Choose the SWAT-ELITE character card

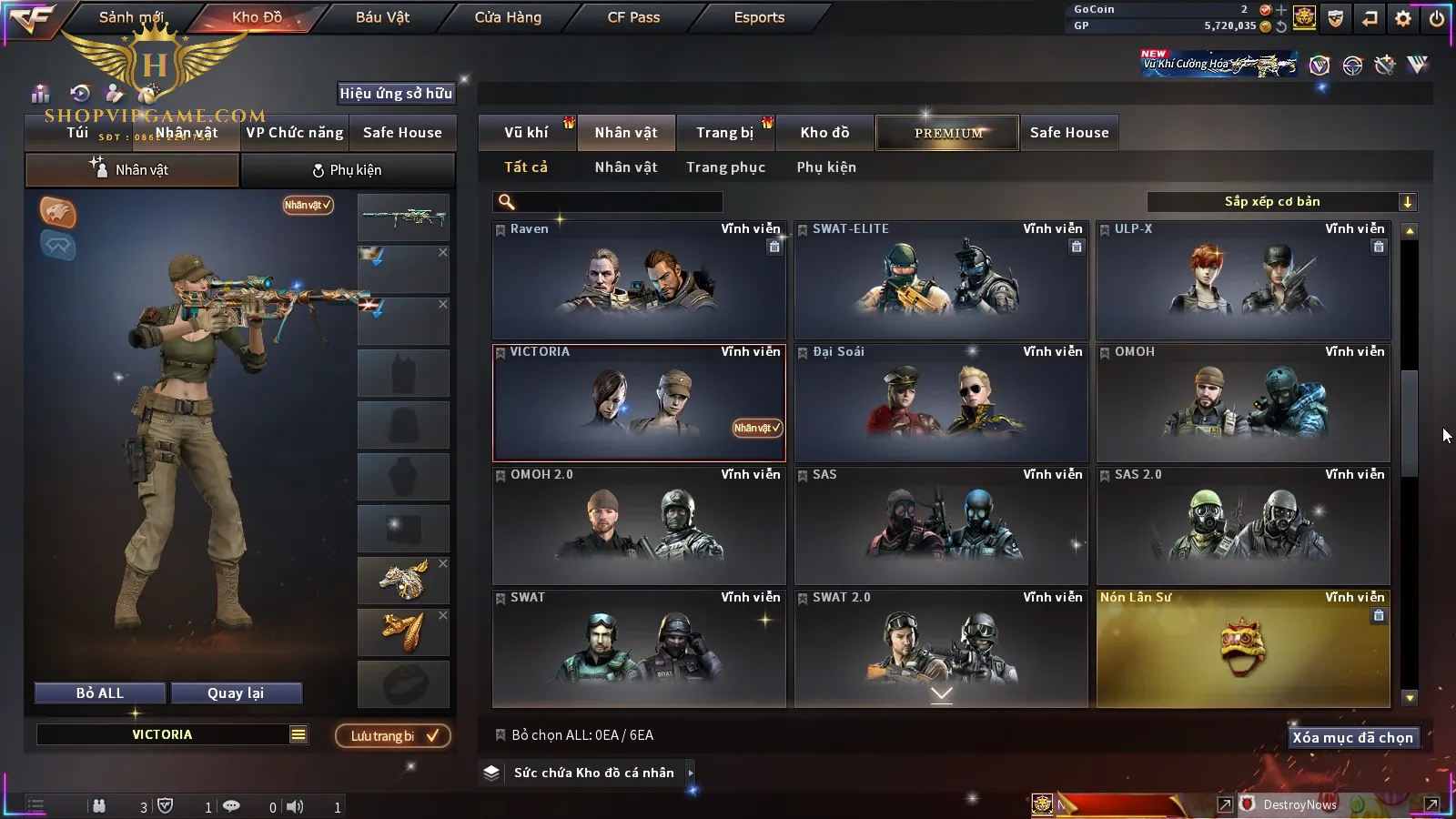941,280
